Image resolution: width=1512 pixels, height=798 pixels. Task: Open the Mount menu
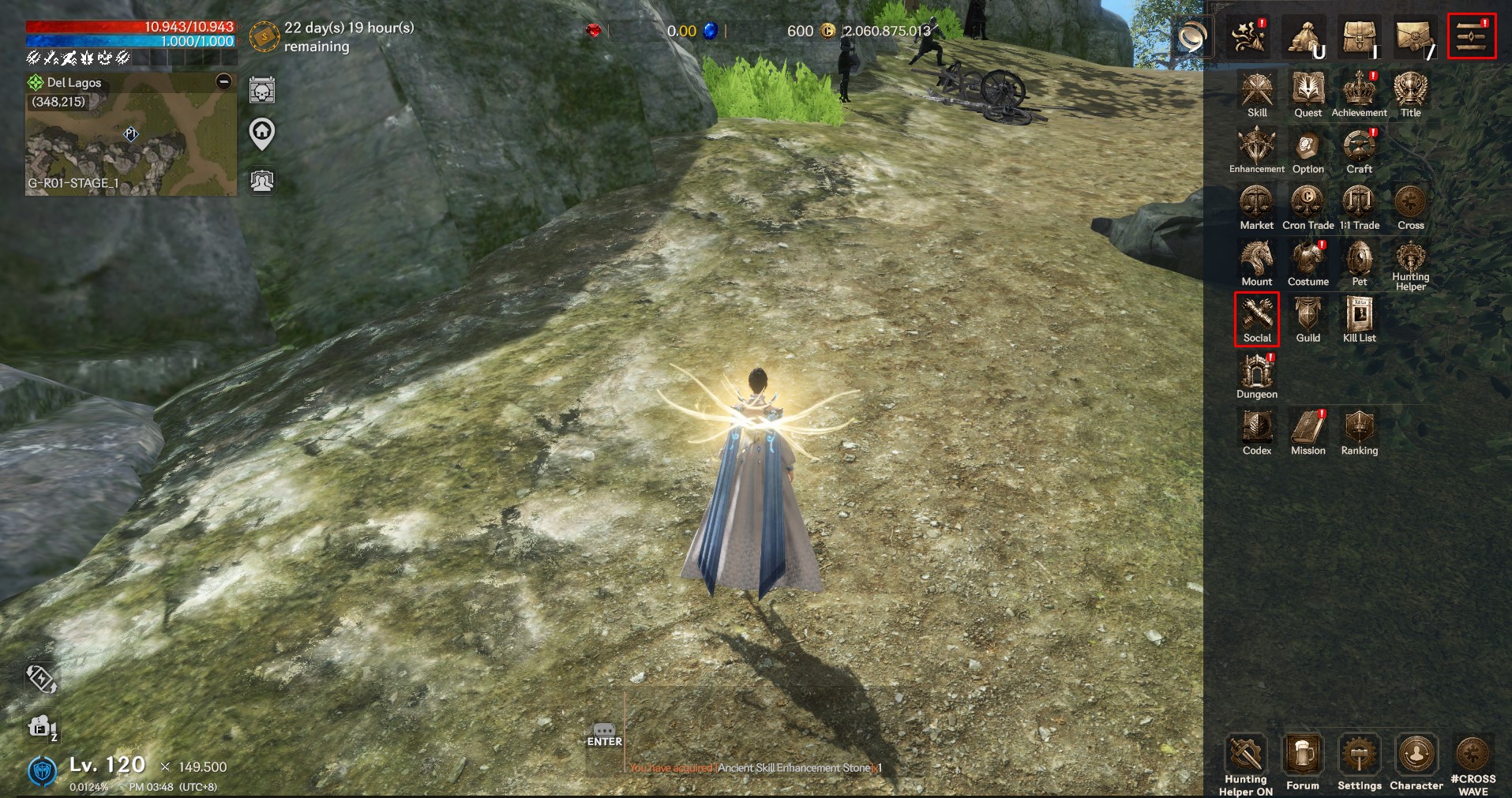(x=1256, y=261)
